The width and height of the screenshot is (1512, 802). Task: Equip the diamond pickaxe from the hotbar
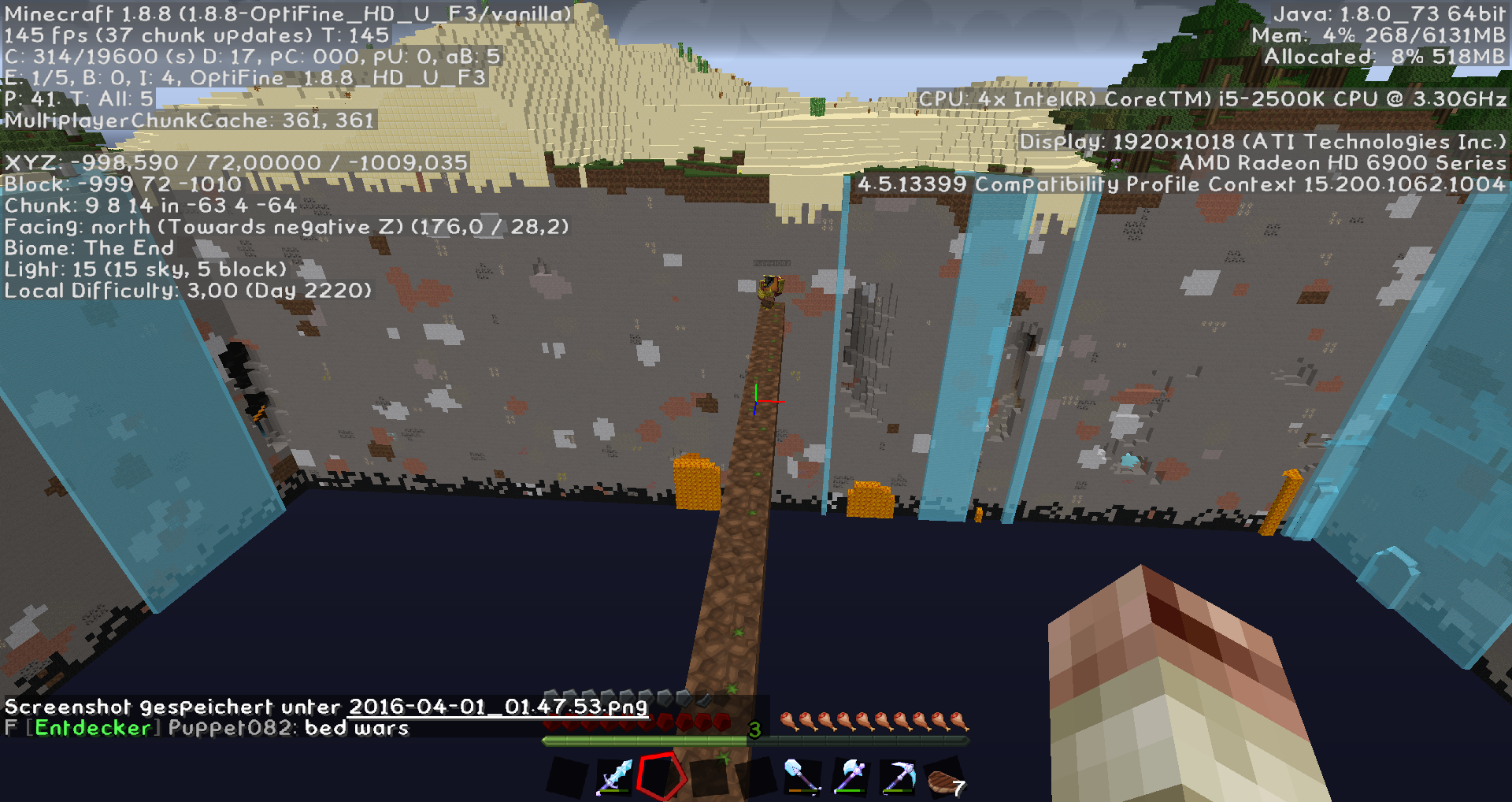point(899,777)
